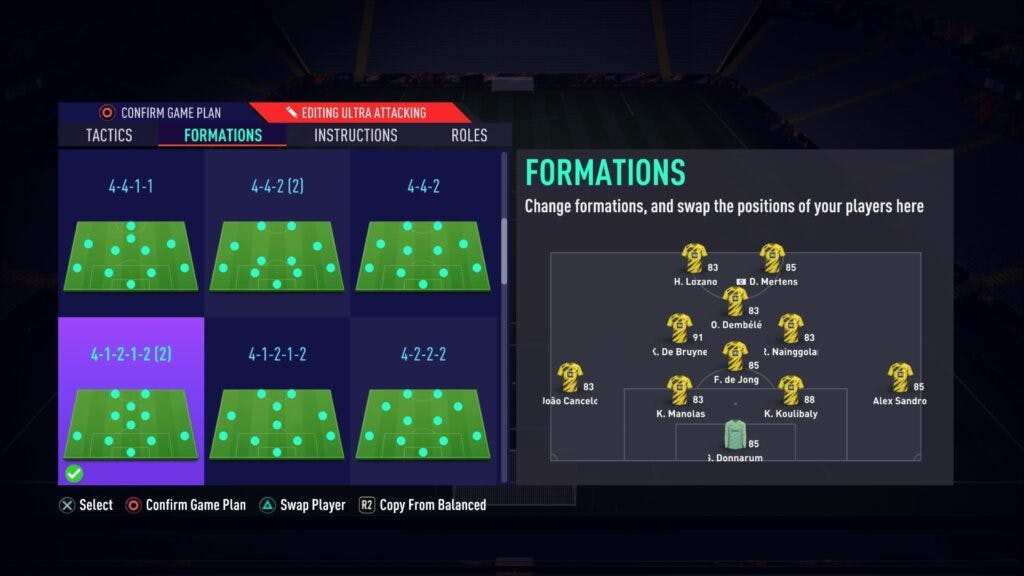1024x576 pixels.
Task: Choose João Cancelo's player shirt
Action: [570, 377]
